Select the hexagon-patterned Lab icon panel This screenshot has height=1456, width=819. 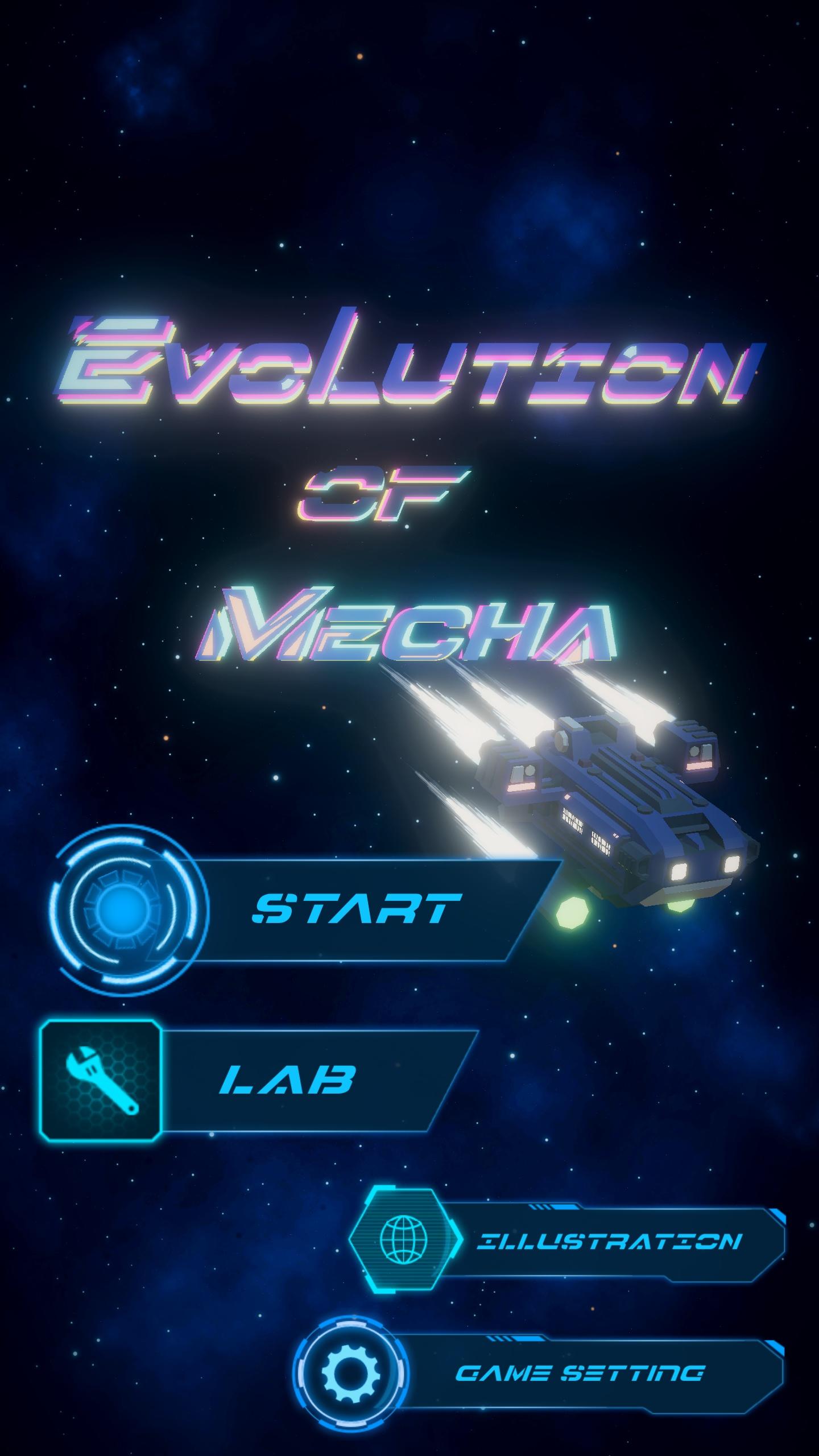pos(101,1082)
